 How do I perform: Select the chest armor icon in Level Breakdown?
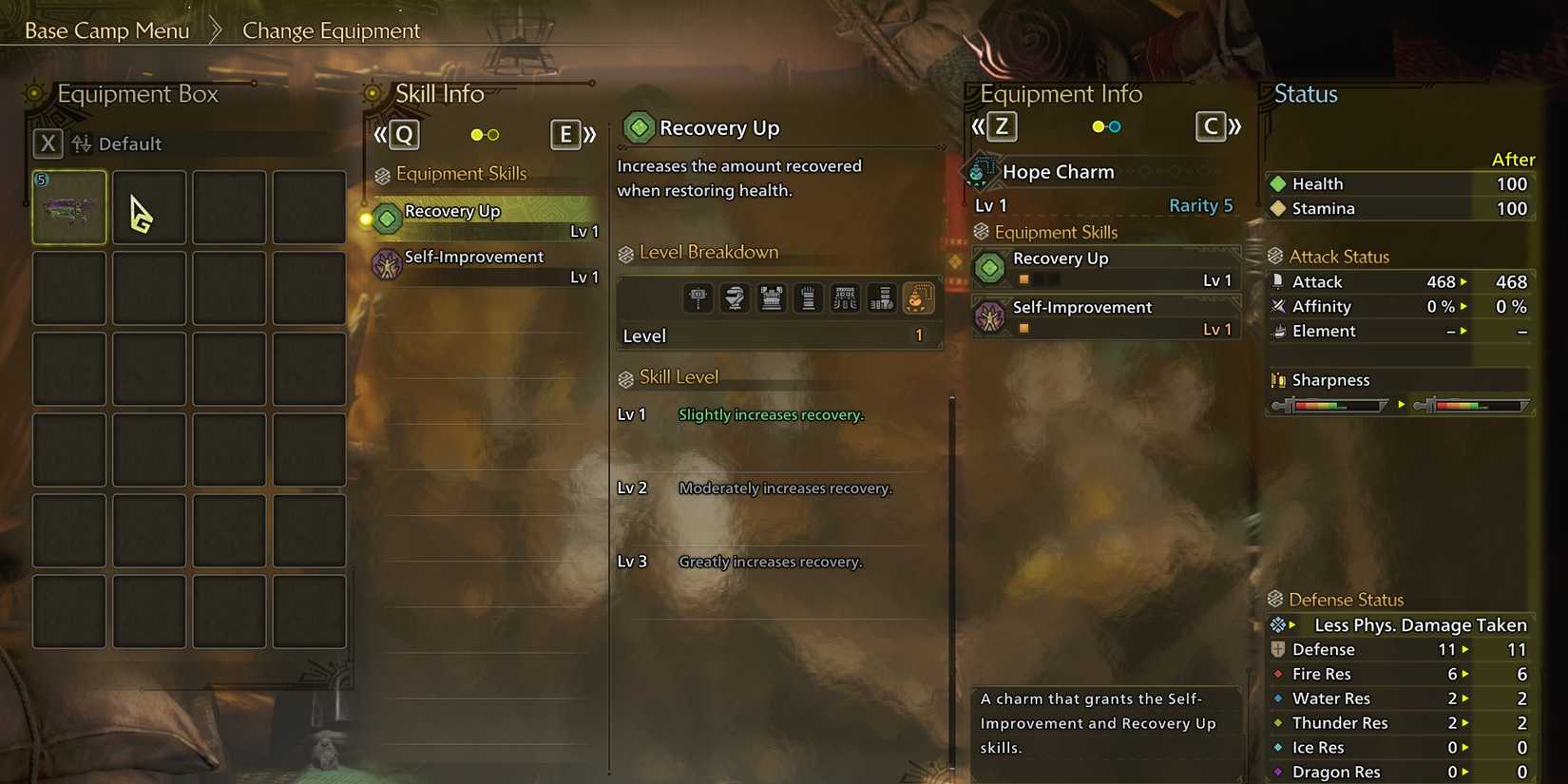[x=772, y=297]
